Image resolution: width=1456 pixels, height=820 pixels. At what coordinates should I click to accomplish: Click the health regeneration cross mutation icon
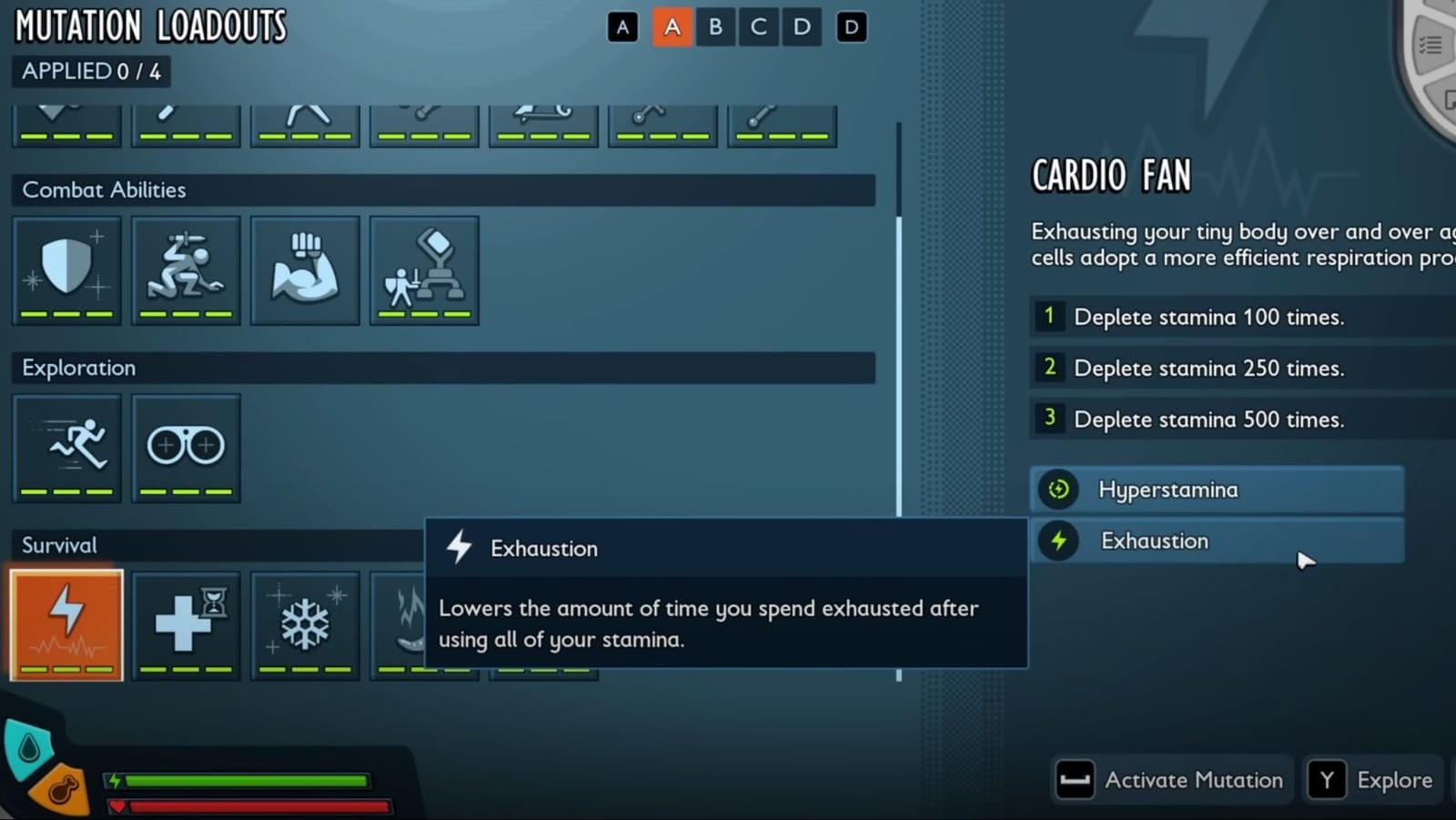click(185, 625)
